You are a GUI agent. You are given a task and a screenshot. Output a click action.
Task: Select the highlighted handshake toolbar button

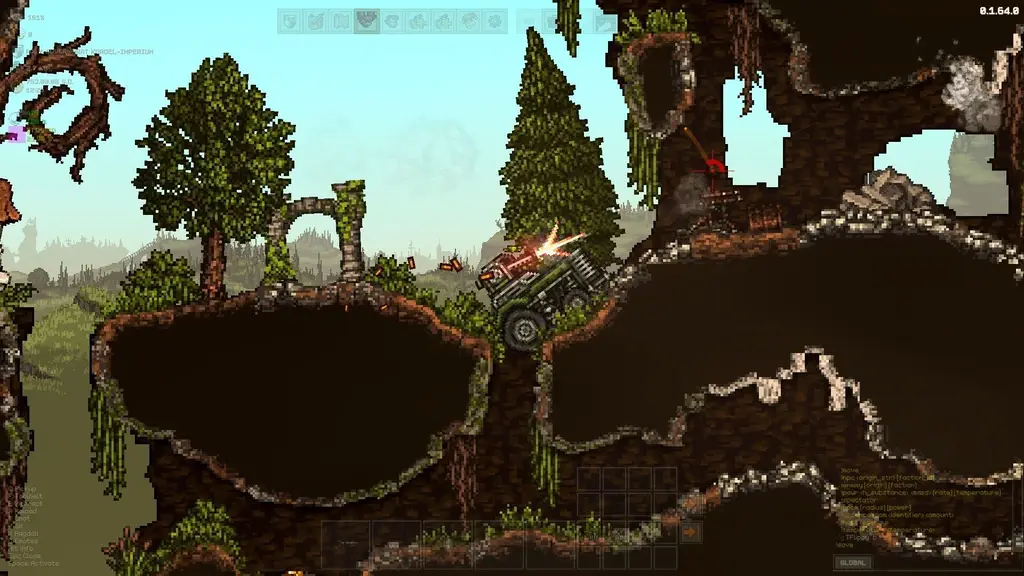[x=366, y=21]
